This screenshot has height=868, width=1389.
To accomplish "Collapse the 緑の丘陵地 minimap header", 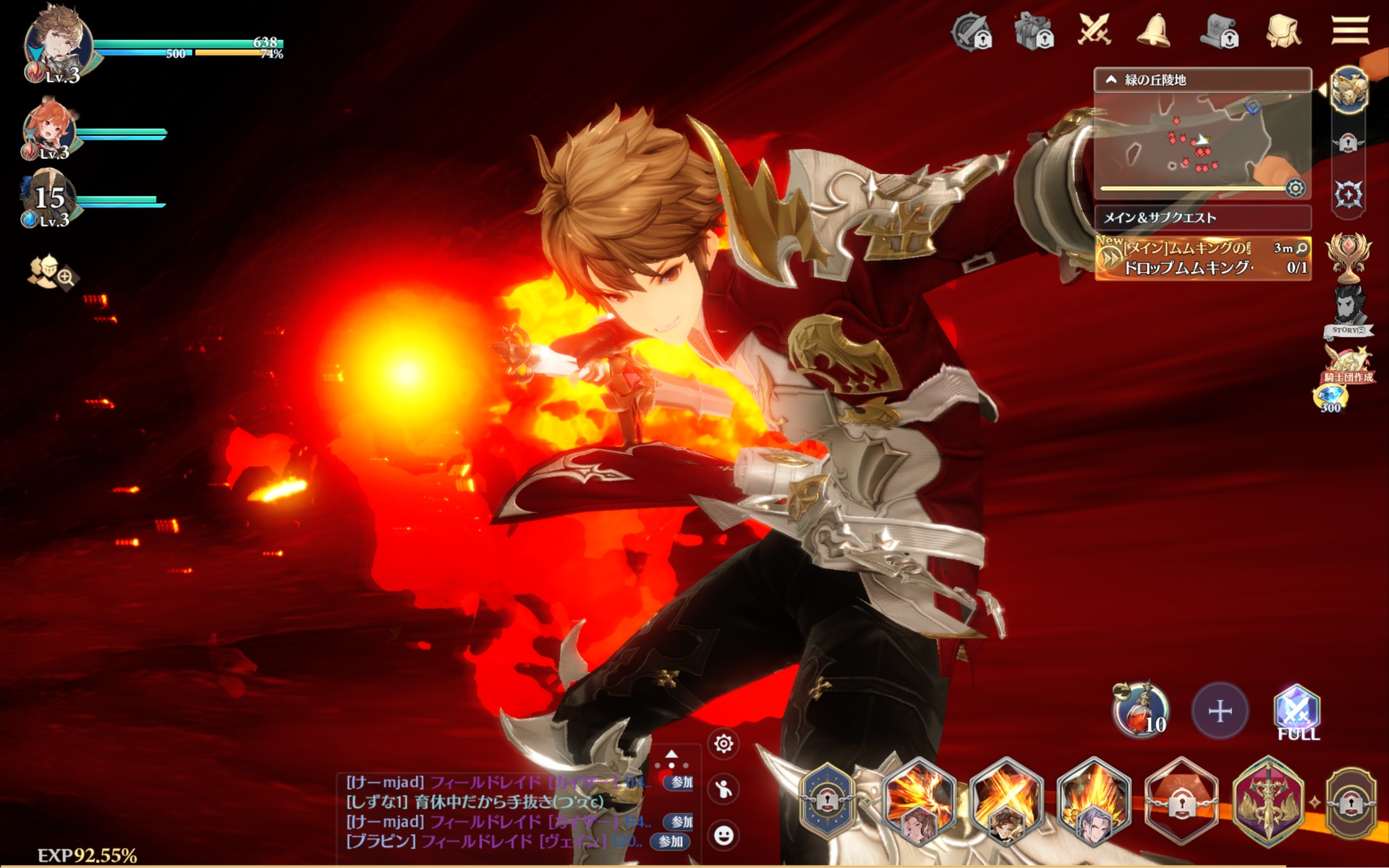I will 1112,80.
